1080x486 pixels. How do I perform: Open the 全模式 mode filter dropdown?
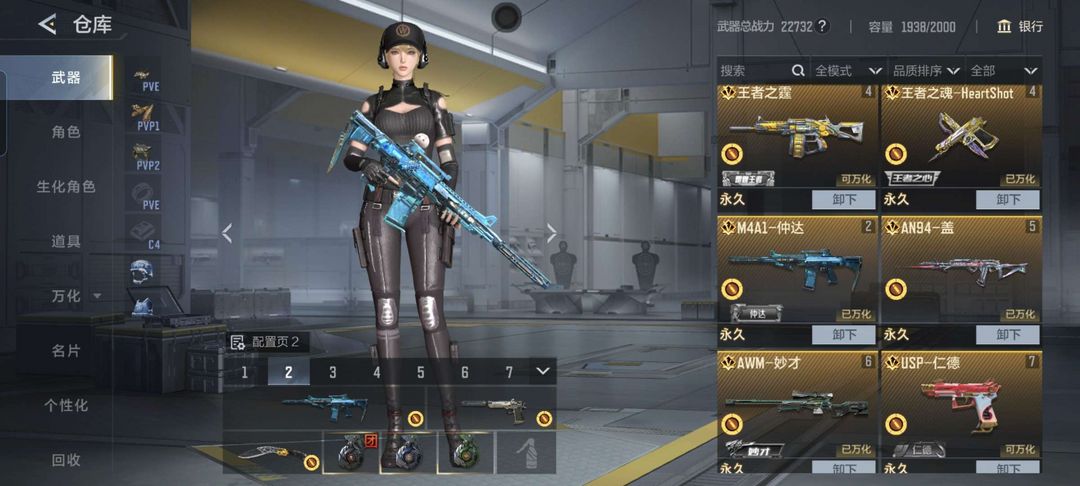coord(847,71)
